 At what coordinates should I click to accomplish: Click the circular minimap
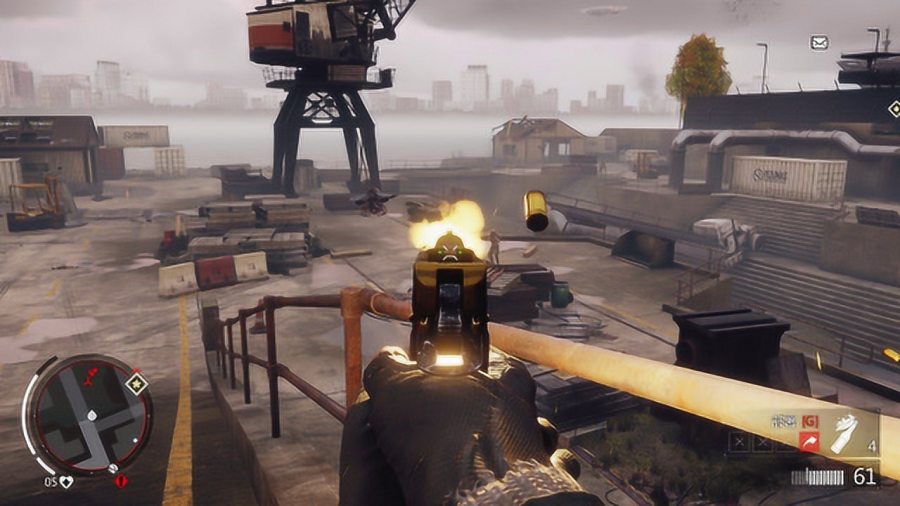pyautogui.click(x=89, y=413)
